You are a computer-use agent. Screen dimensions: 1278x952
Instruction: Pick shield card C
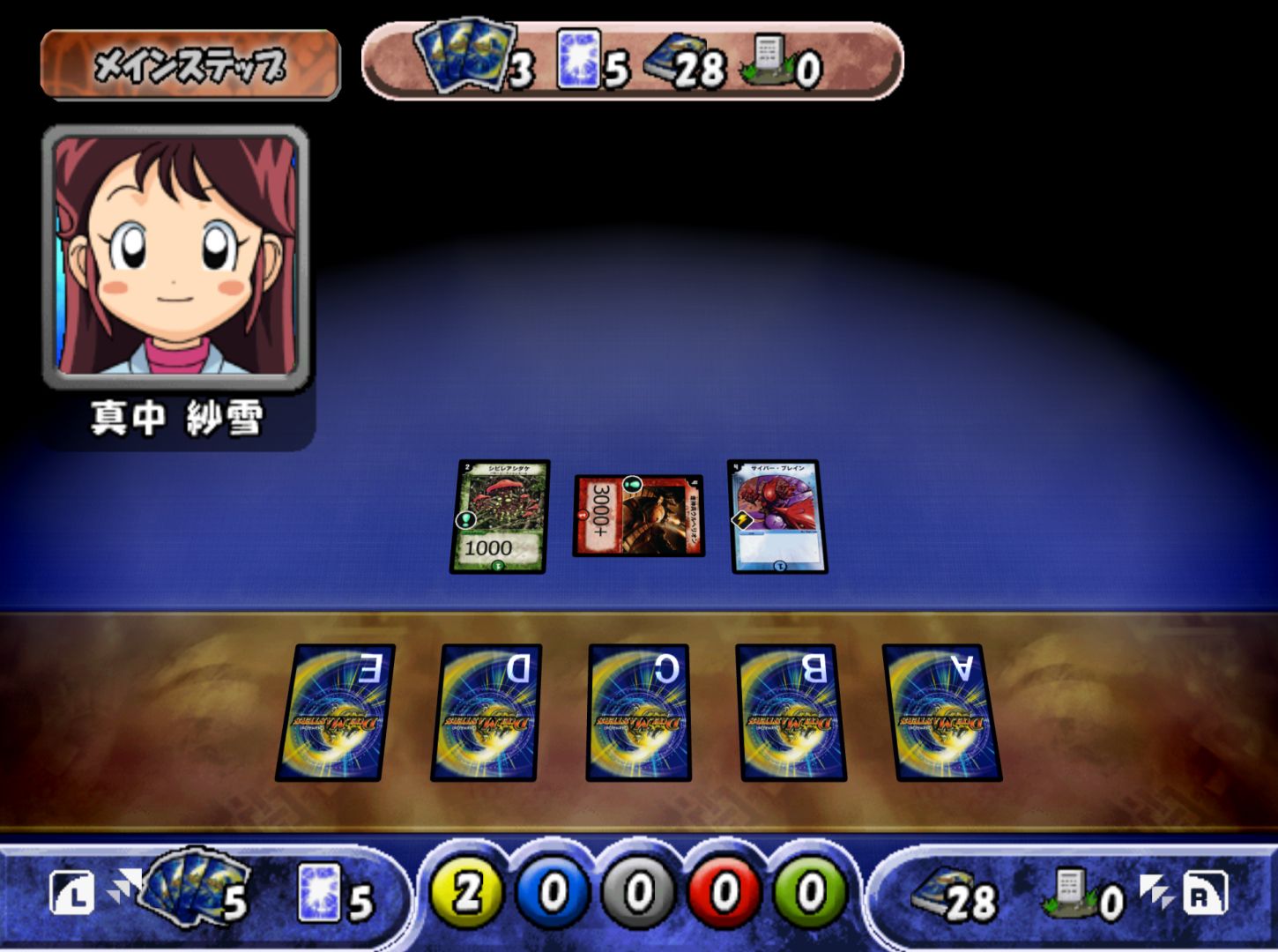click(x=639, y=712)
